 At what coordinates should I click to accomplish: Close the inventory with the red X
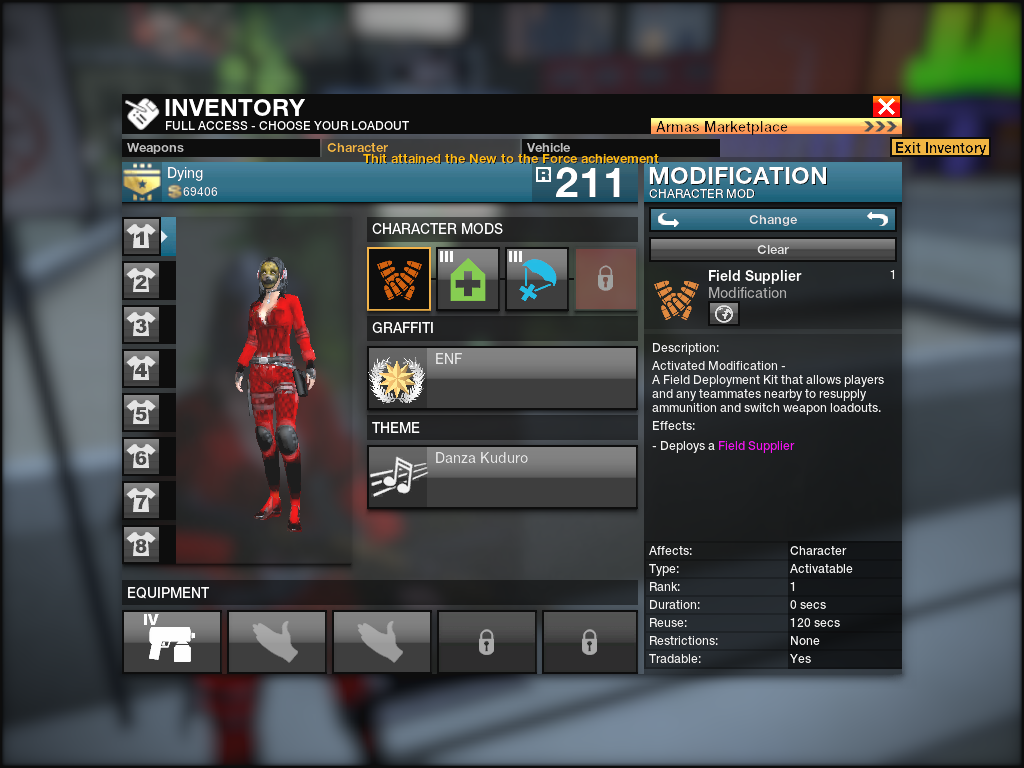tap(886, 107)
